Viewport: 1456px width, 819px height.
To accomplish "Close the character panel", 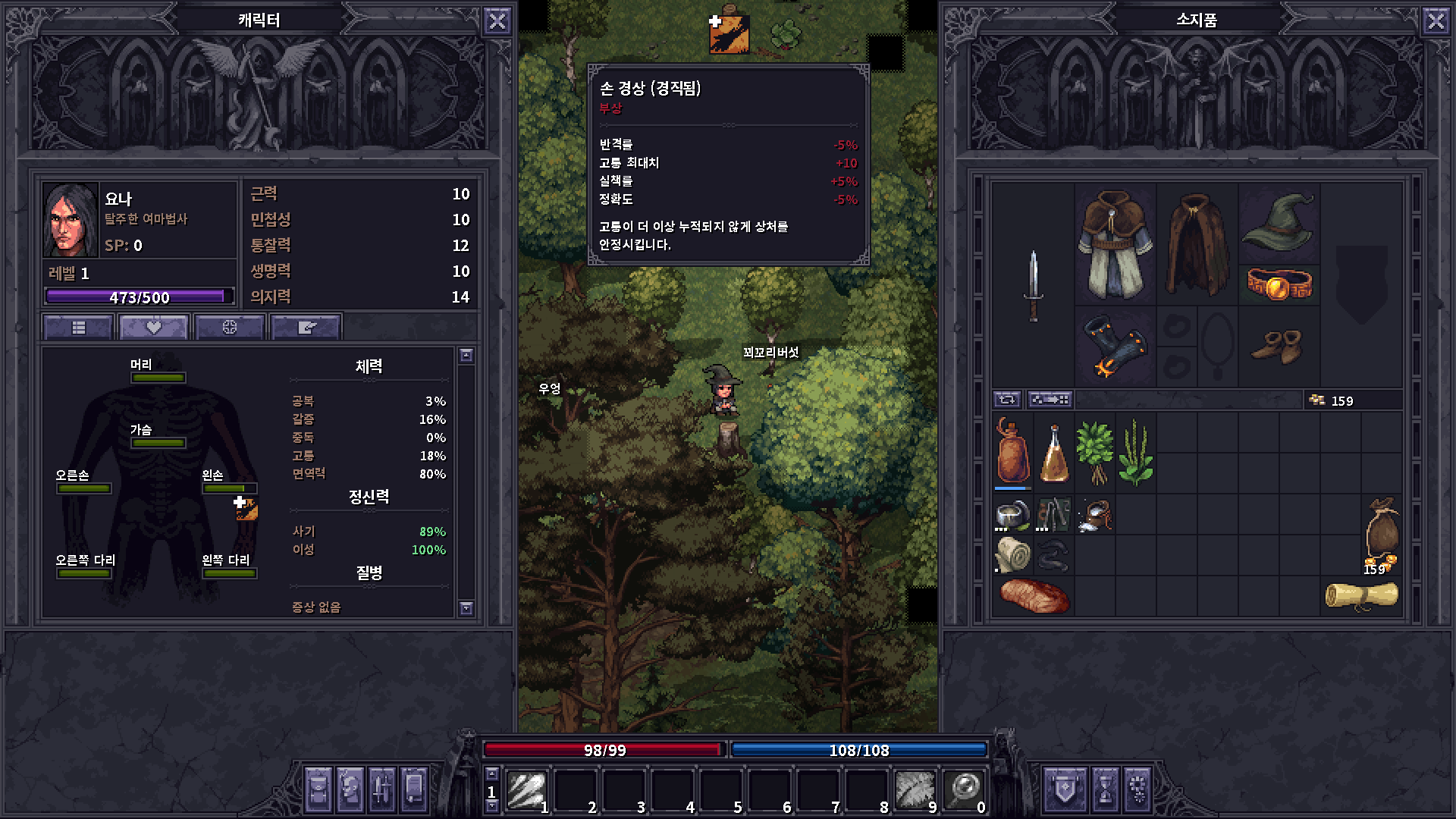I will point(497,21).
